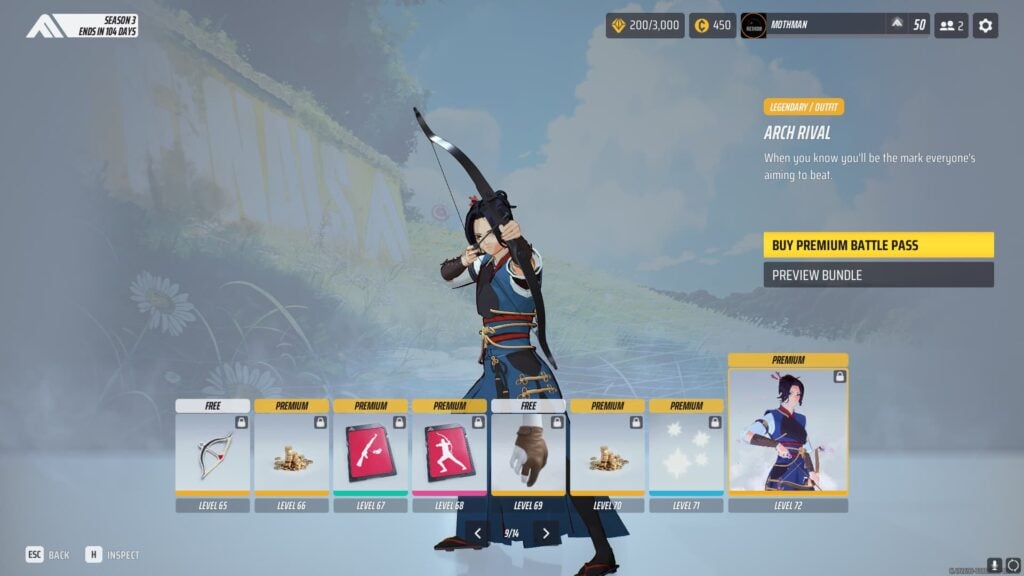The image size is (1024, 576).
Task: Choose the Level 67 rifle card reward
Action: point(371,453)
